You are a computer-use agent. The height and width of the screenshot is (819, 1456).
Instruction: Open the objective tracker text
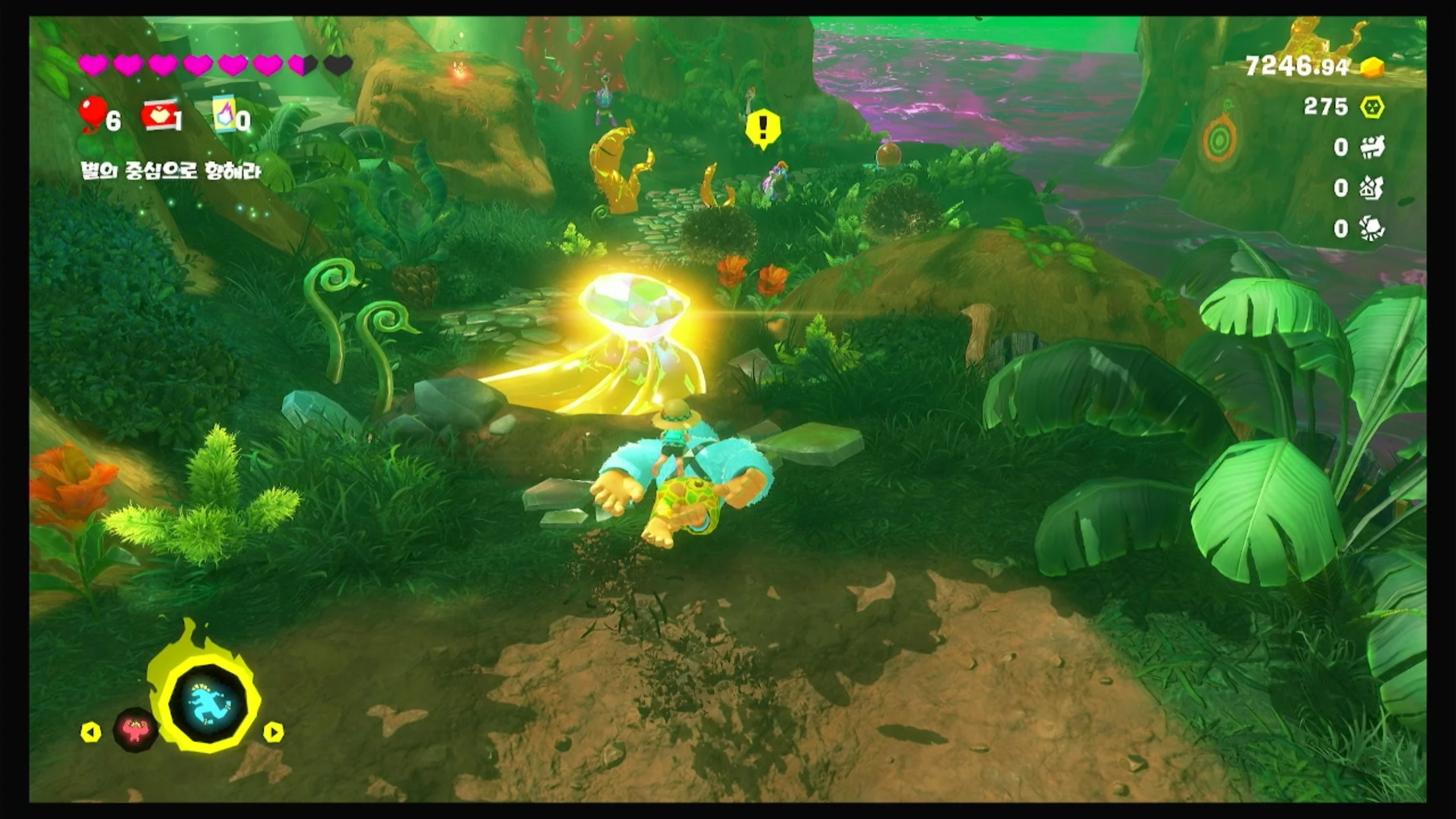pyautogui.click(x=171, y=171)
